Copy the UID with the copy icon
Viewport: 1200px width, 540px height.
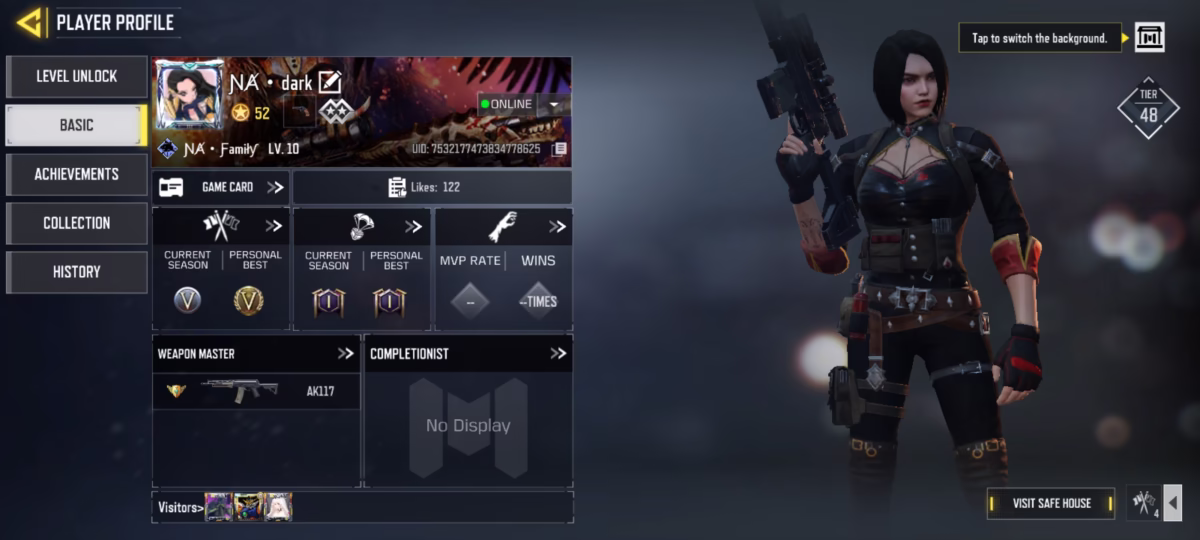click(560, 149)
